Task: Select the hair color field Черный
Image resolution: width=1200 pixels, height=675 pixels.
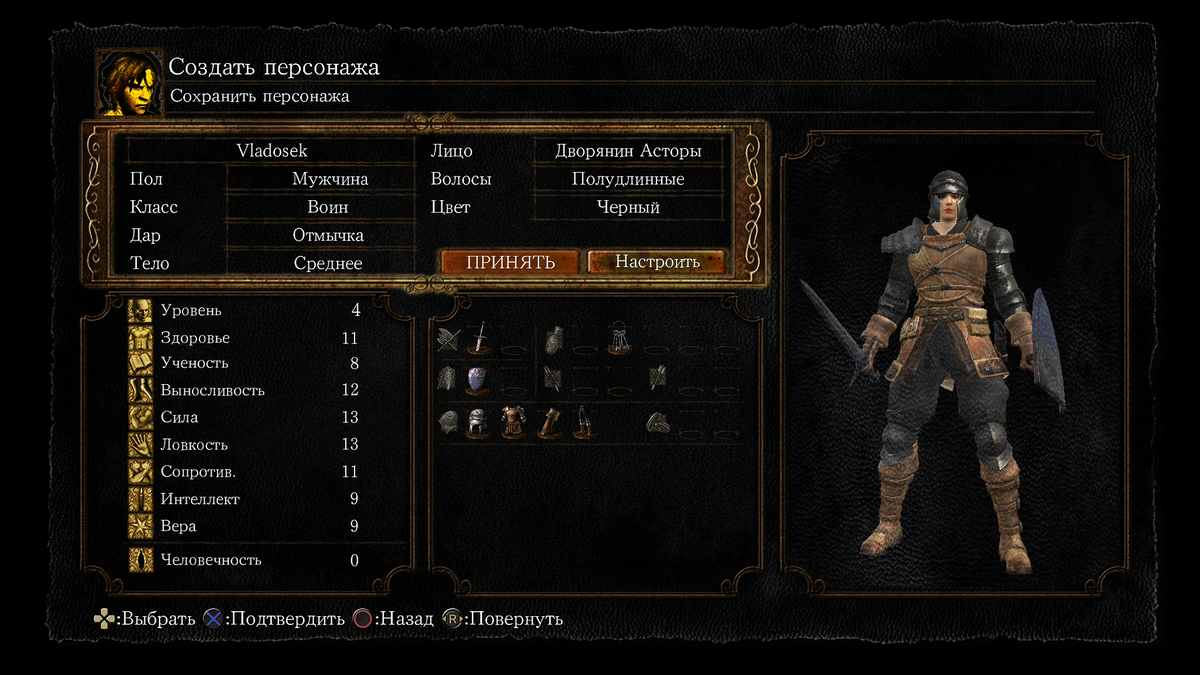Action: click(x=628, y=208)
